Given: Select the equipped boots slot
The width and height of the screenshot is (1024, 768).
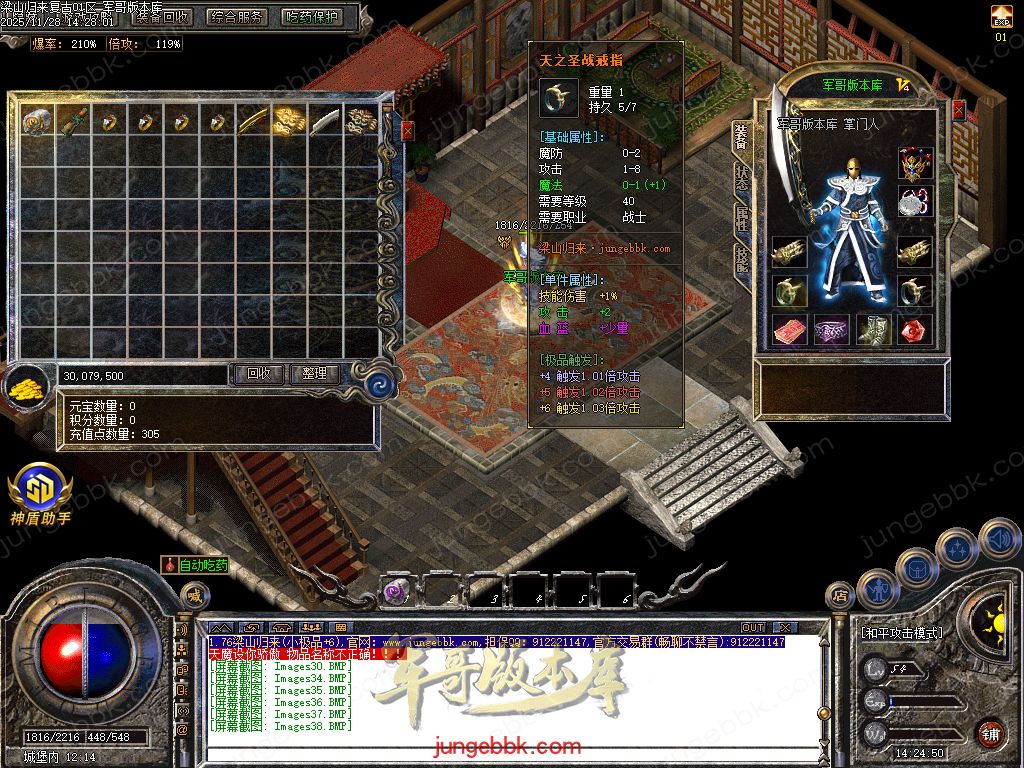Looking at the screenshot, I should click(874, 329).
